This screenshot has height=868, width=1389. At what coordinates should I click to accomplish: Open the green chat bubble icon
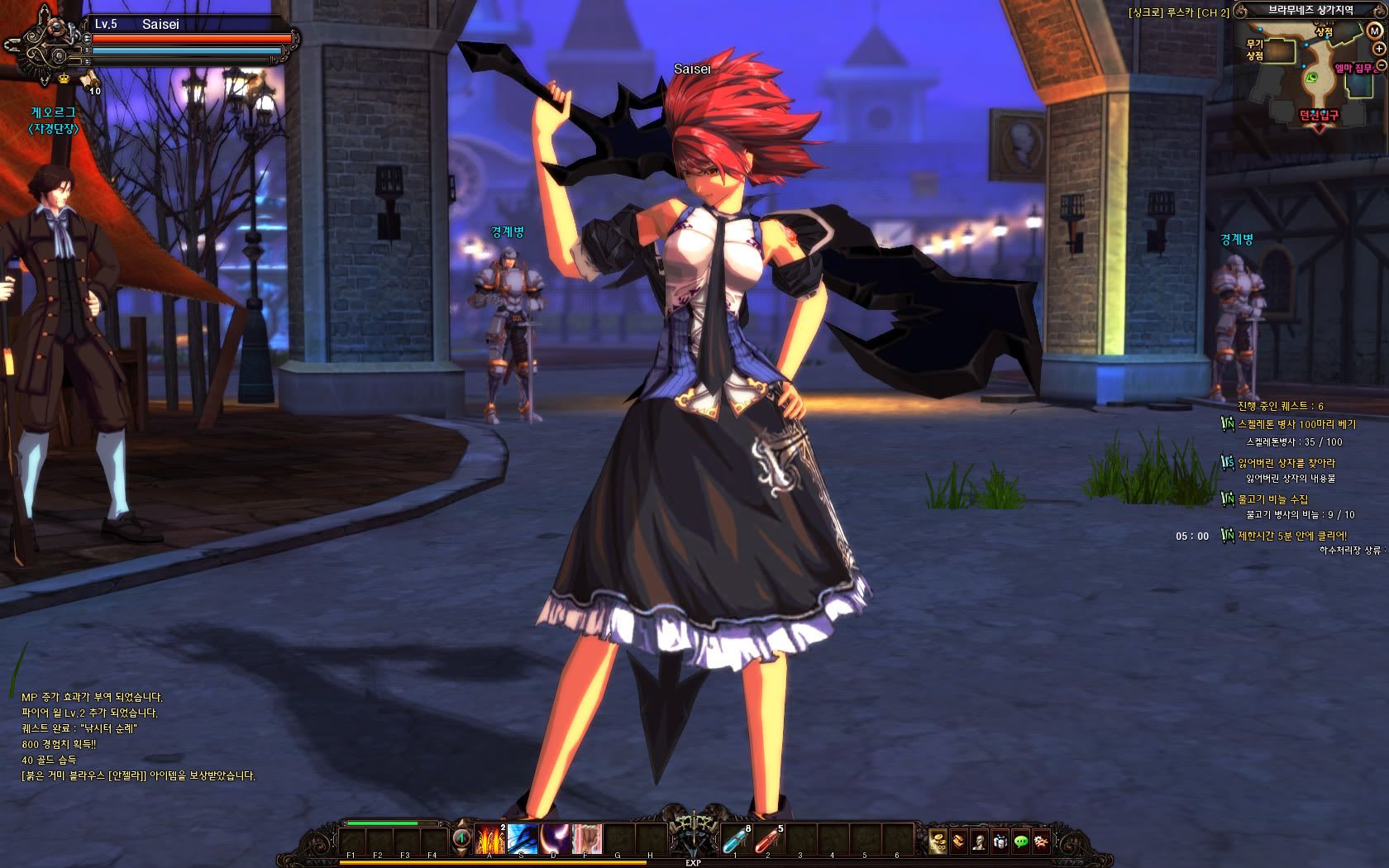tap(1021, 841)
